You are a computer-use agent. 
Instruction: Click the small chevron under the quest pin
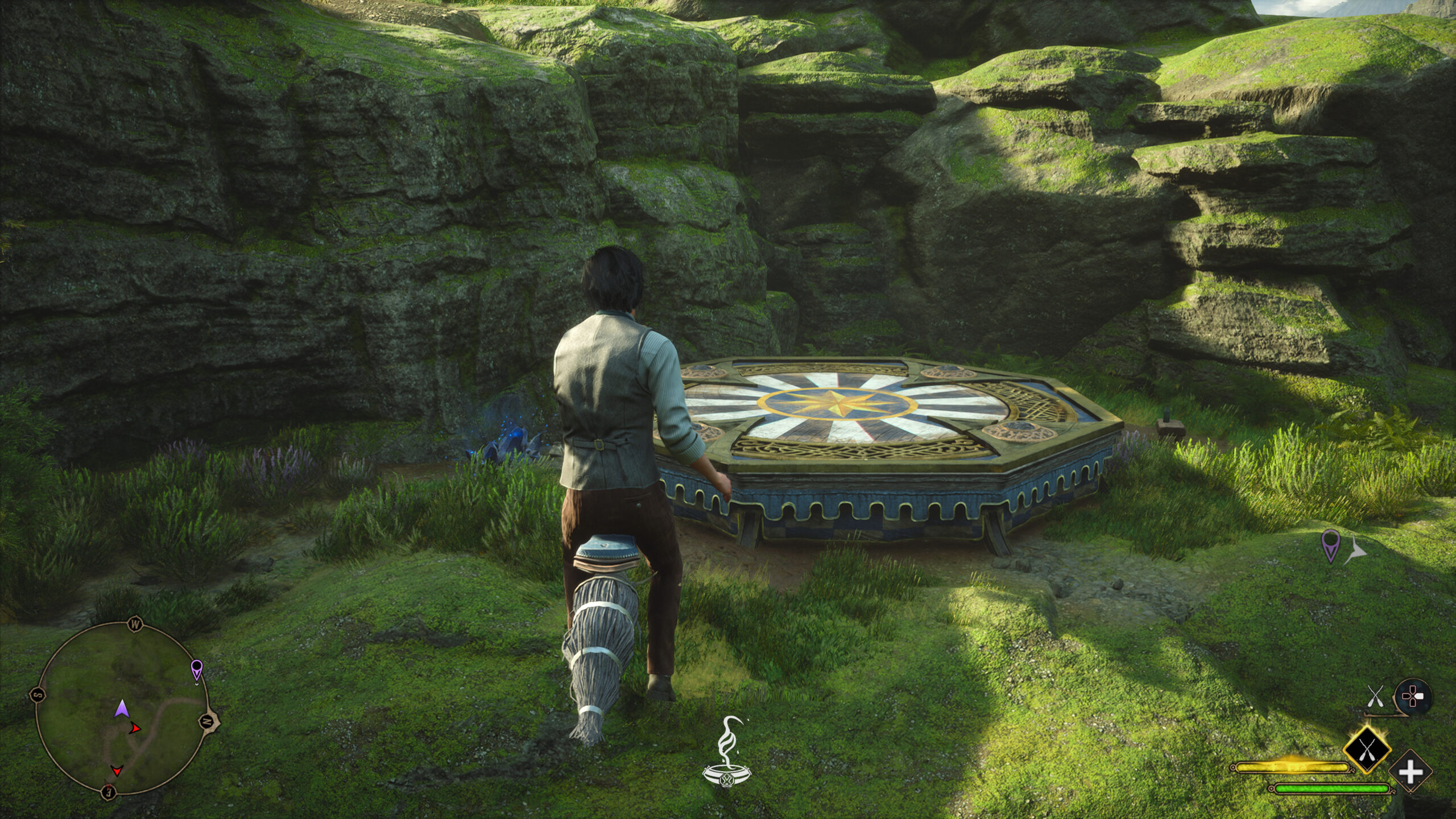(197, 684)
